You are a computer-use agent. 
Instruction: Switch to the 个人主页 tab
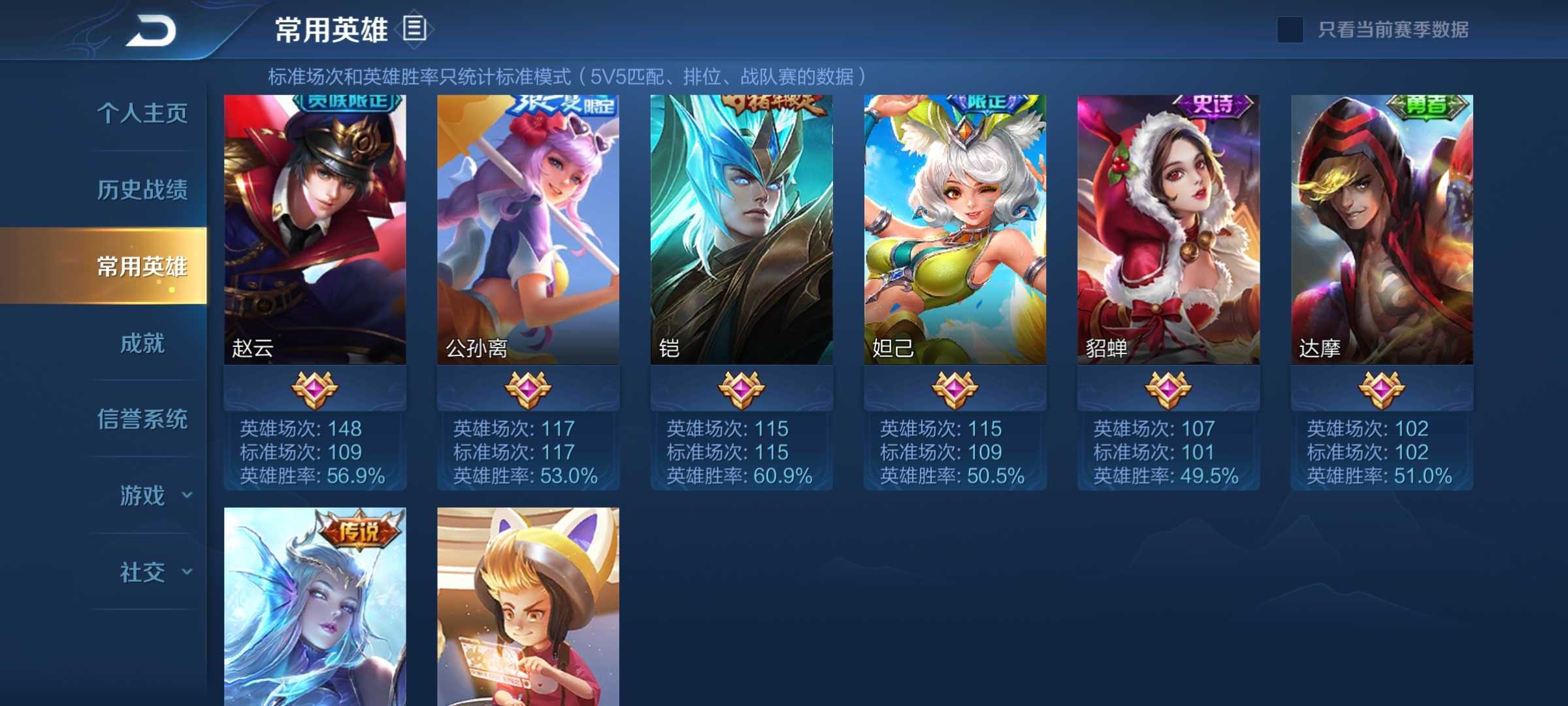point(142,113)
